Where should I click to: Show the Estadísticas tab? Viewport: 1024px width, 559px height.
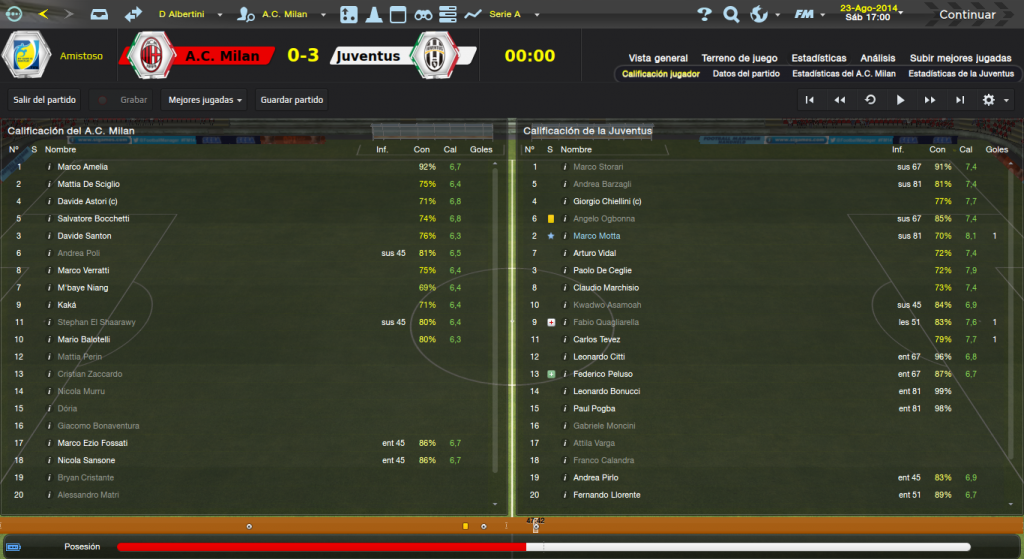click(x=819, y=58)
